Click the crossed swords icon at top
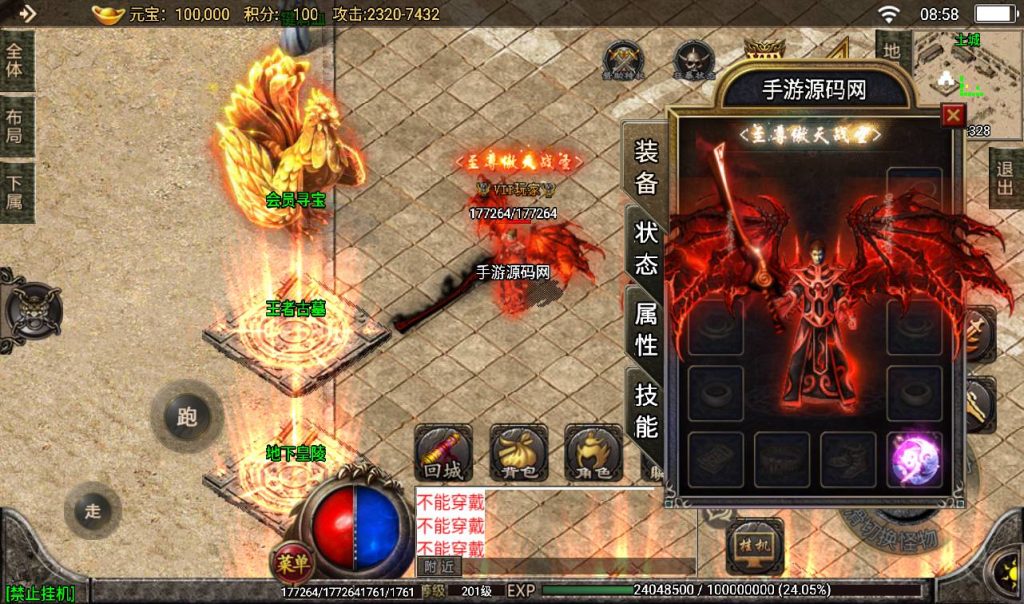The height and width of the screenshot is (604, 1024). pos(624,58)
